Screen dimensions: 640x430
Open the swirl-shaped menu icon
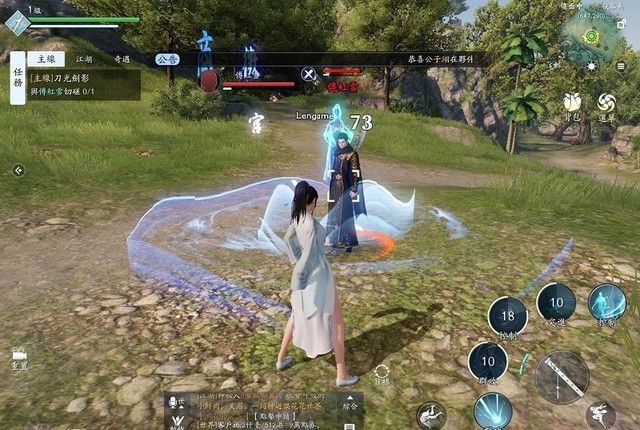tap(607, 103)
